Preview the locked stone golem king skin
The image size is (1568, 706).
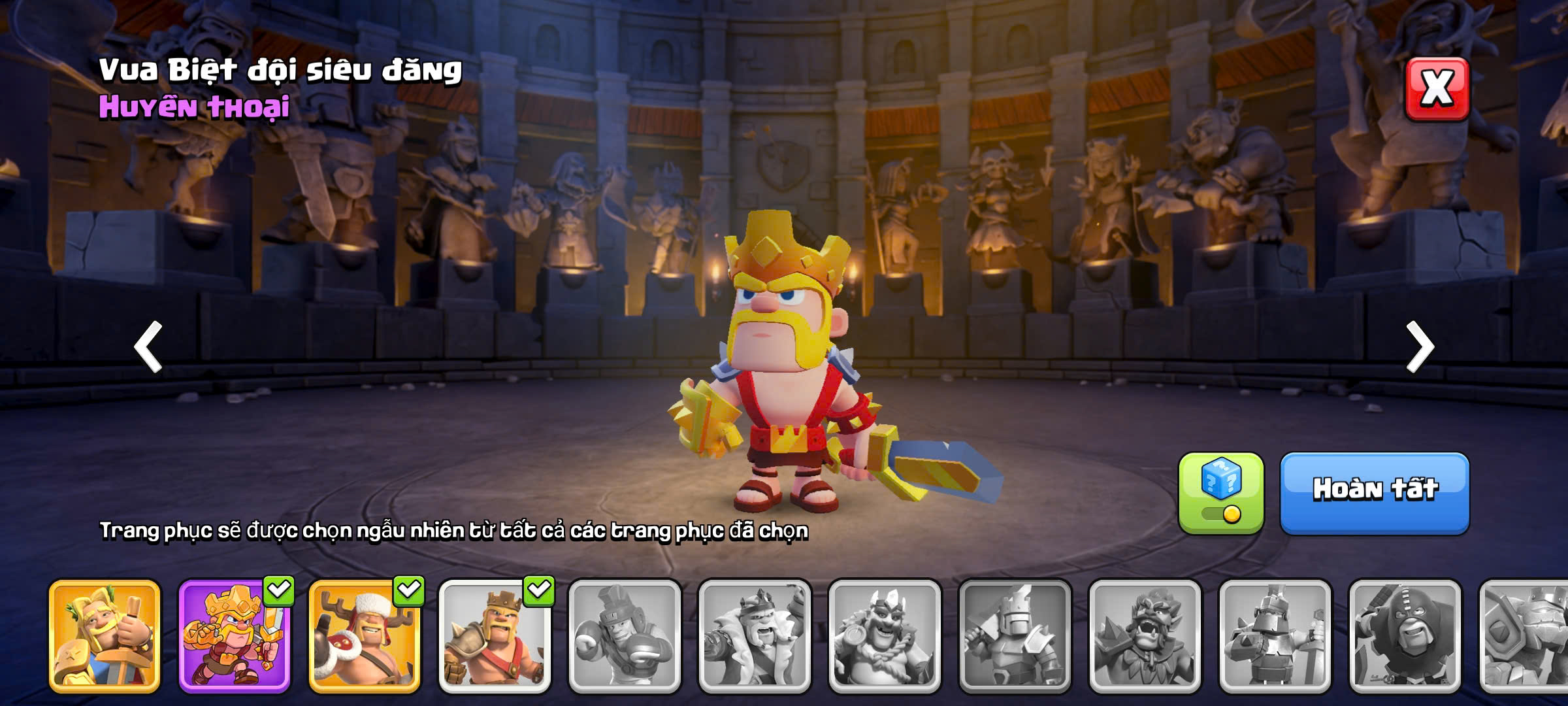[x=1526, y=636]
